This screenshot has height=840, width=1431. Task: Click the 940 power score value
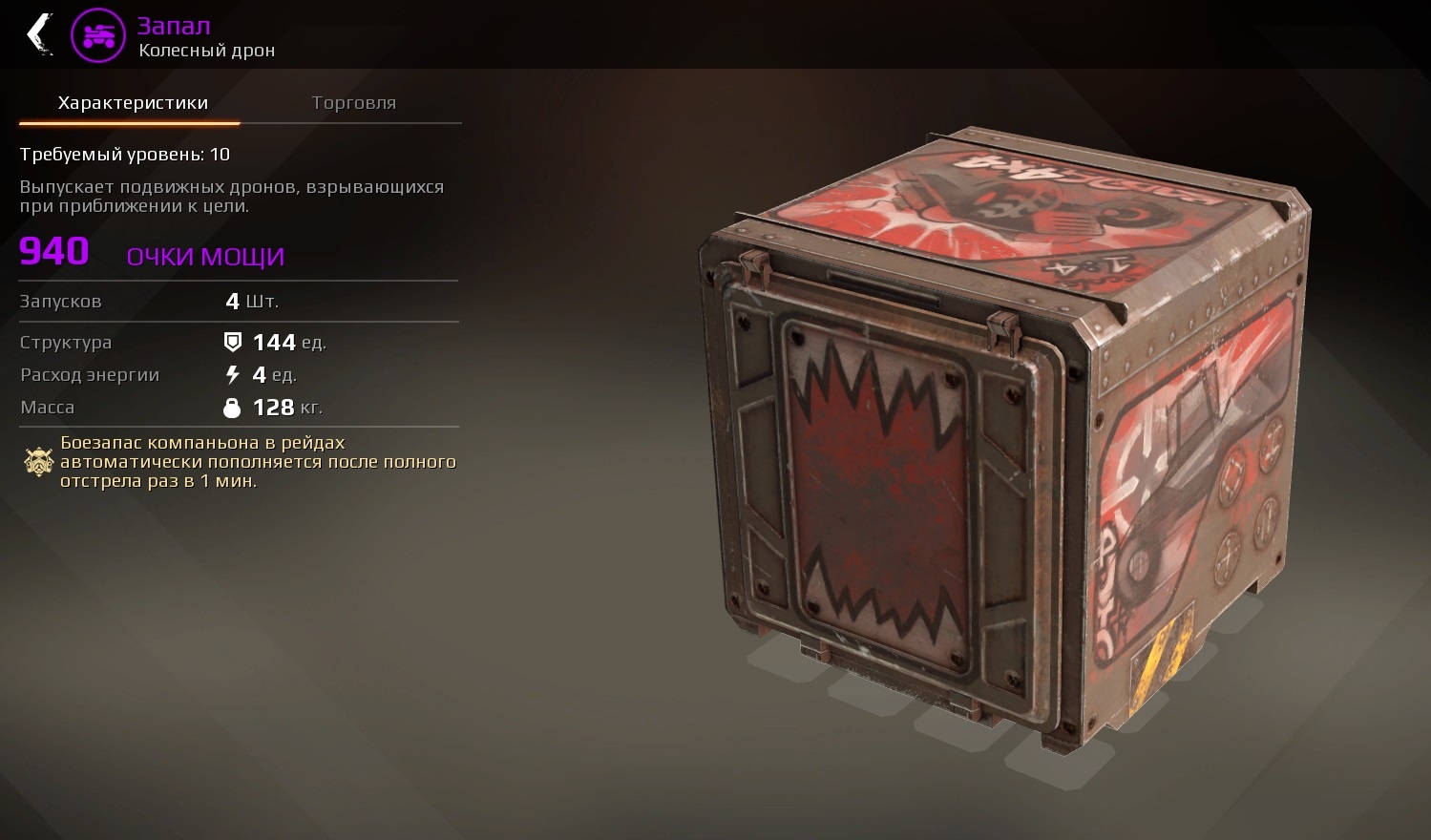coord(54,251)
